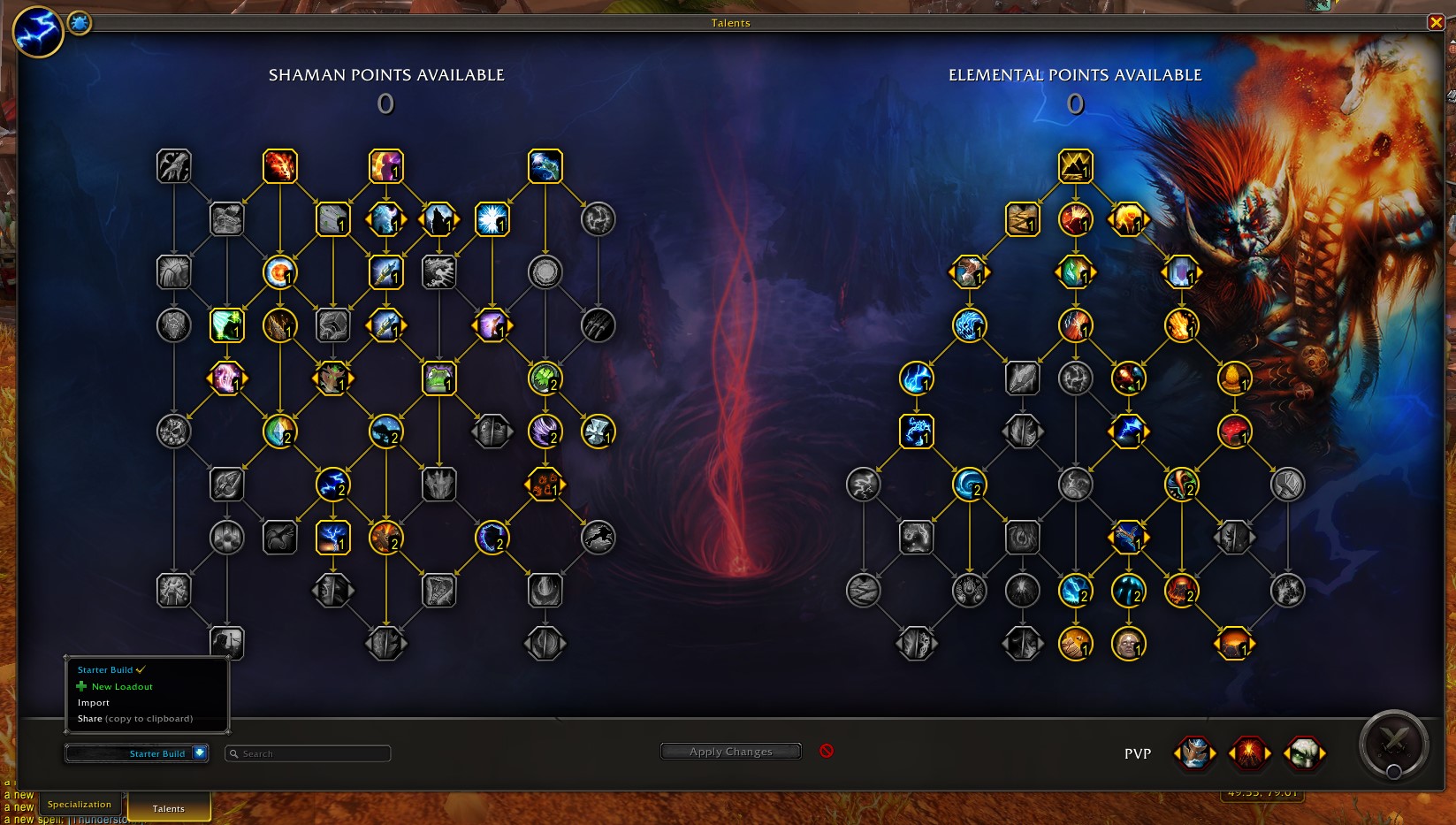
Task: Click the first PVP talent slot icon
Action: pyautogui.click(x=1195, y=753)
